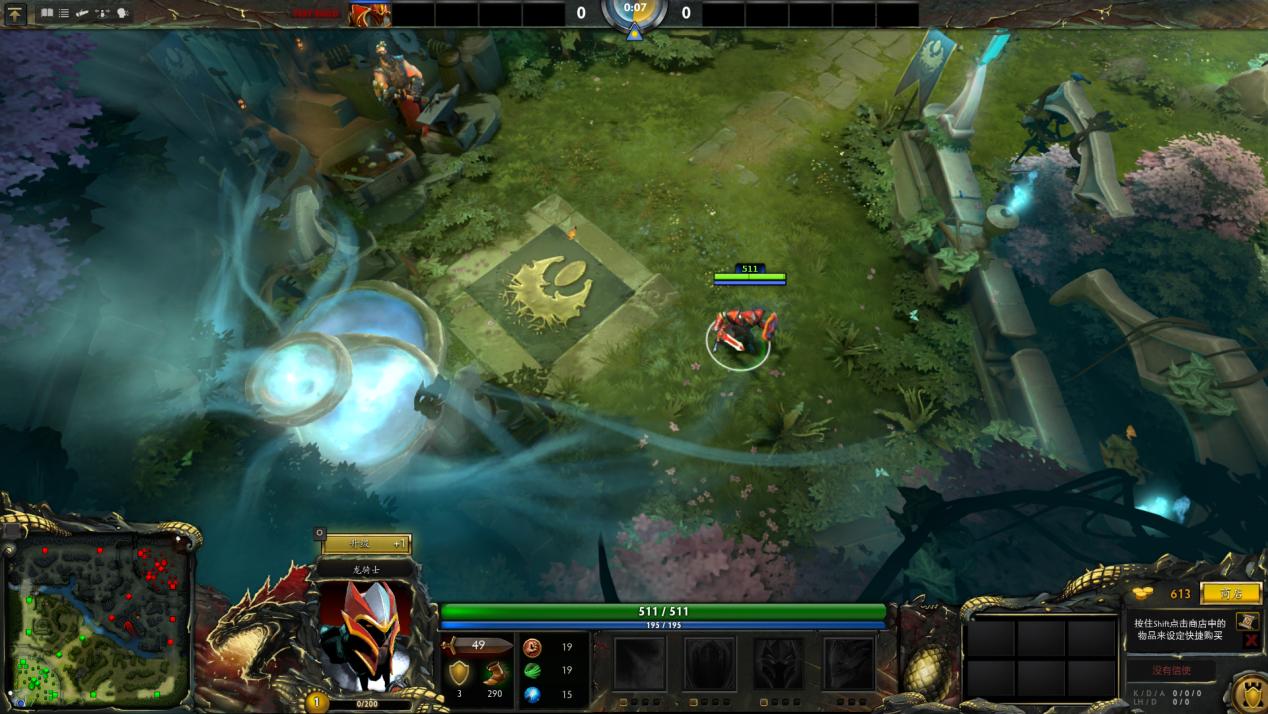Click the telescope icon in the top bar
Screen dimensions: 1268x714
[83, 14]
